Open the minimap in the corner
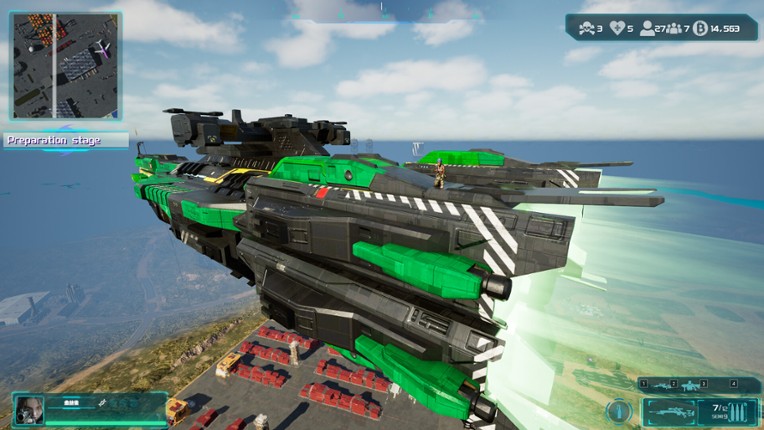This screenshot has height=430, width=764. 65,65
